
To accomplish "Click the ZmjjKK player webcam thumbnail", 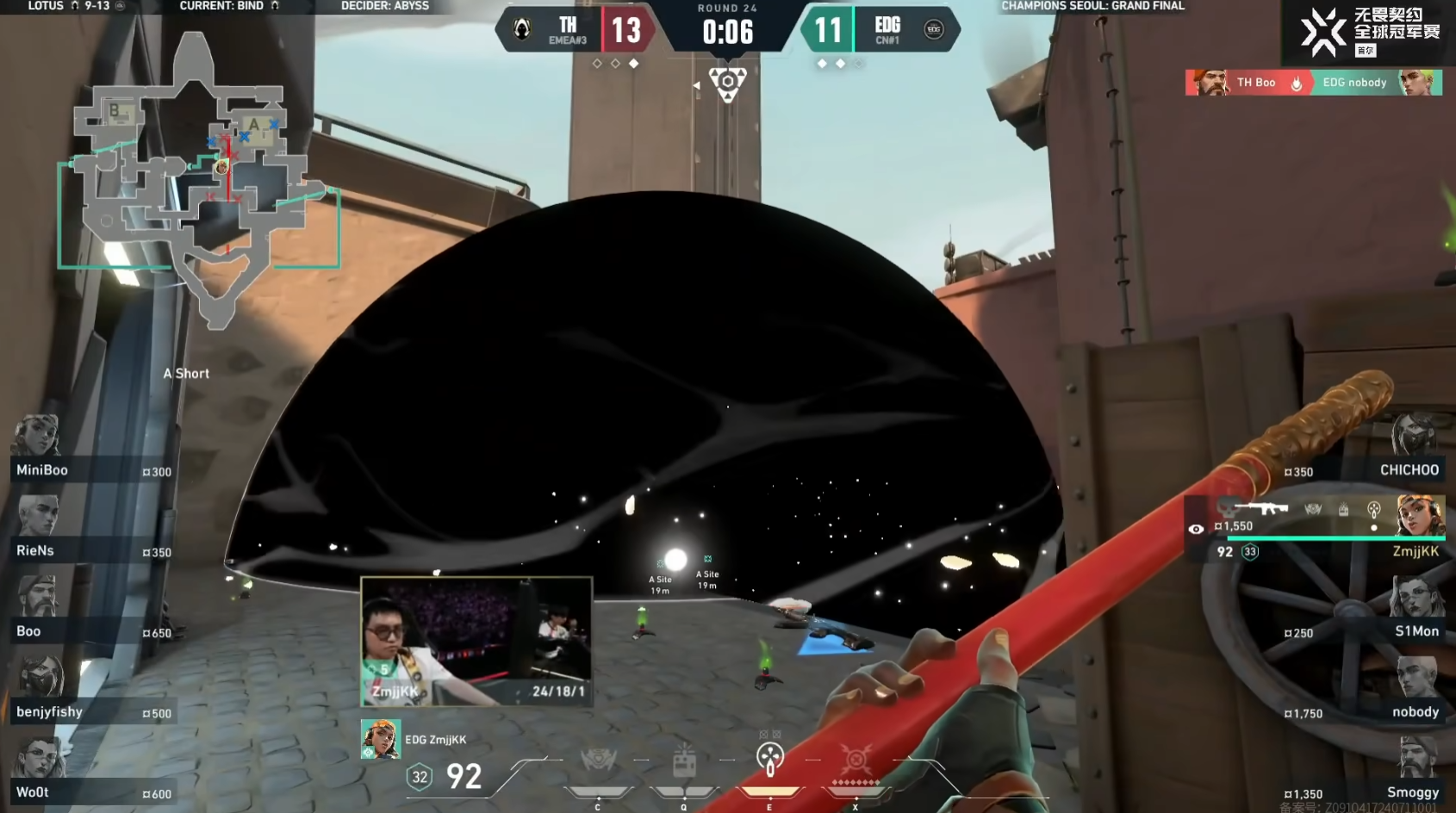I will tap(476, 642).
